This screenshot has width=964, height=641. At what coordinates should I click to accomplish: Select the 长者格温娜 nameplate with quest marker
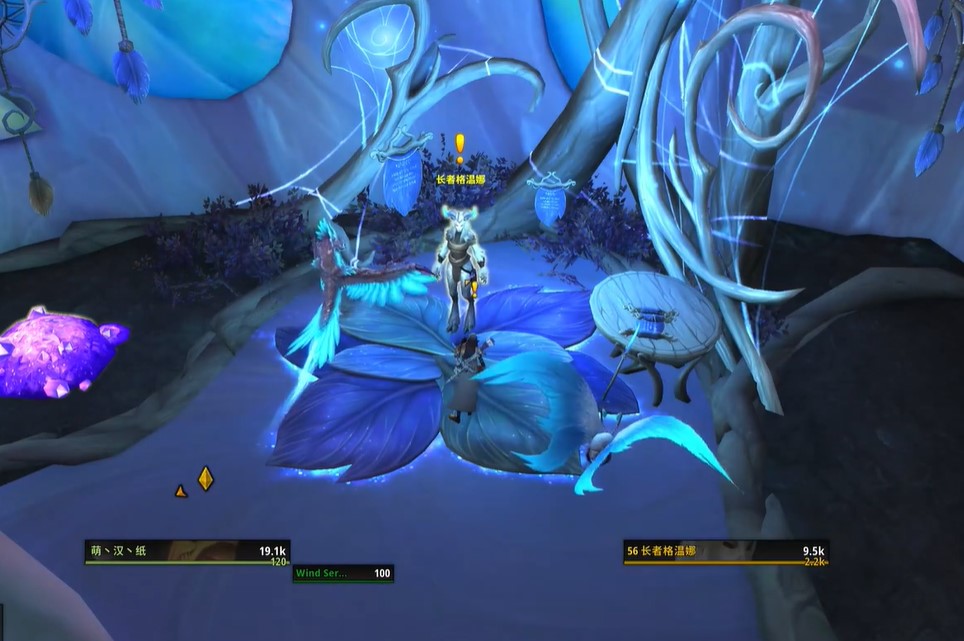(x=460, y=180)
